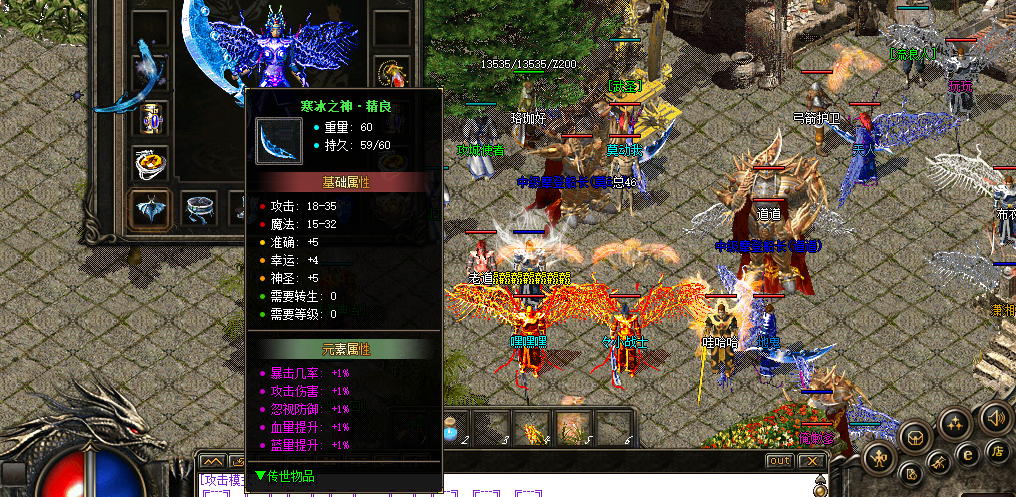
Task: Click the mountain-shaped chat bar button
Action: (x=212, y=461)
